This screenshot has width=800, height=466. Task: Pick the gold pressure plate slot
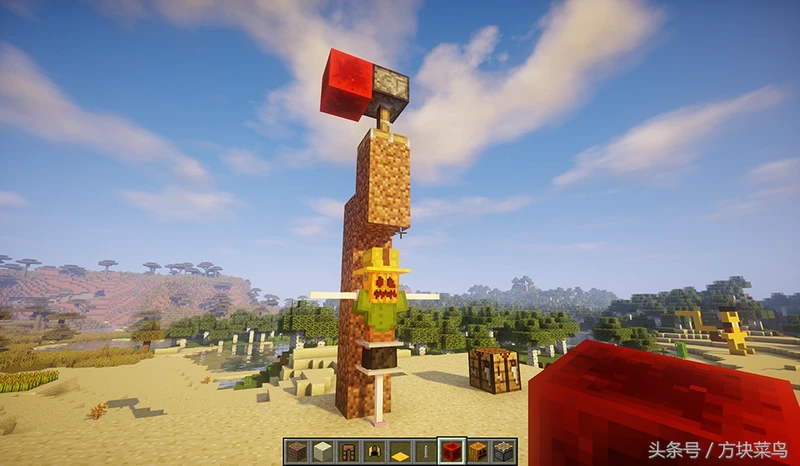pyautogui.click(x=400, y=451)
